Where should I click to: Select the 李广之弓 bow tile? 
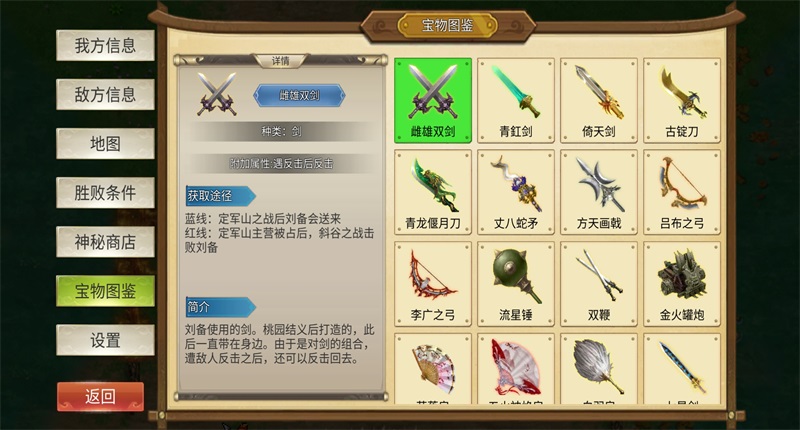pyautogui.click(x=433, y=284)
